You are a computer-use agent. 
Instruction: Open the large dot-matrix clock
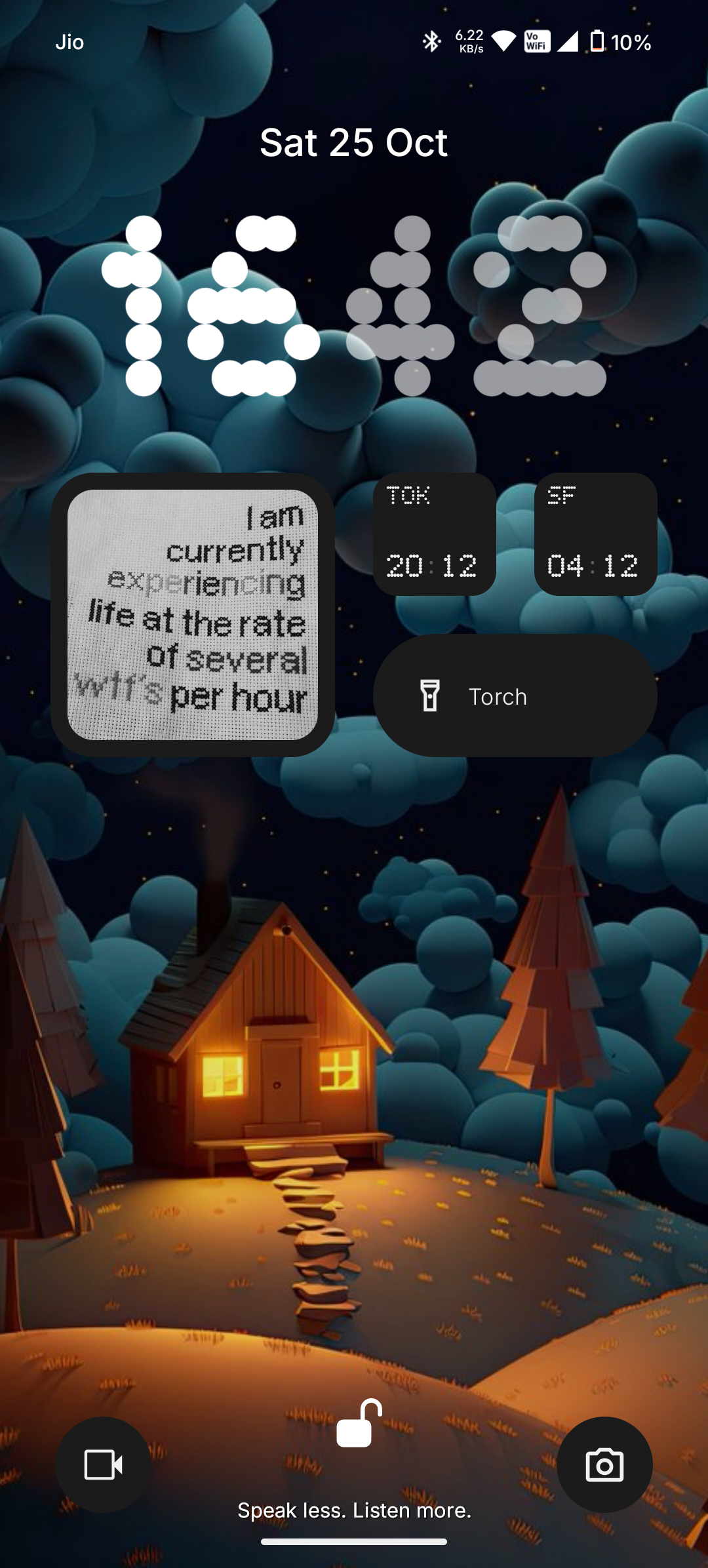coord(354,306)
